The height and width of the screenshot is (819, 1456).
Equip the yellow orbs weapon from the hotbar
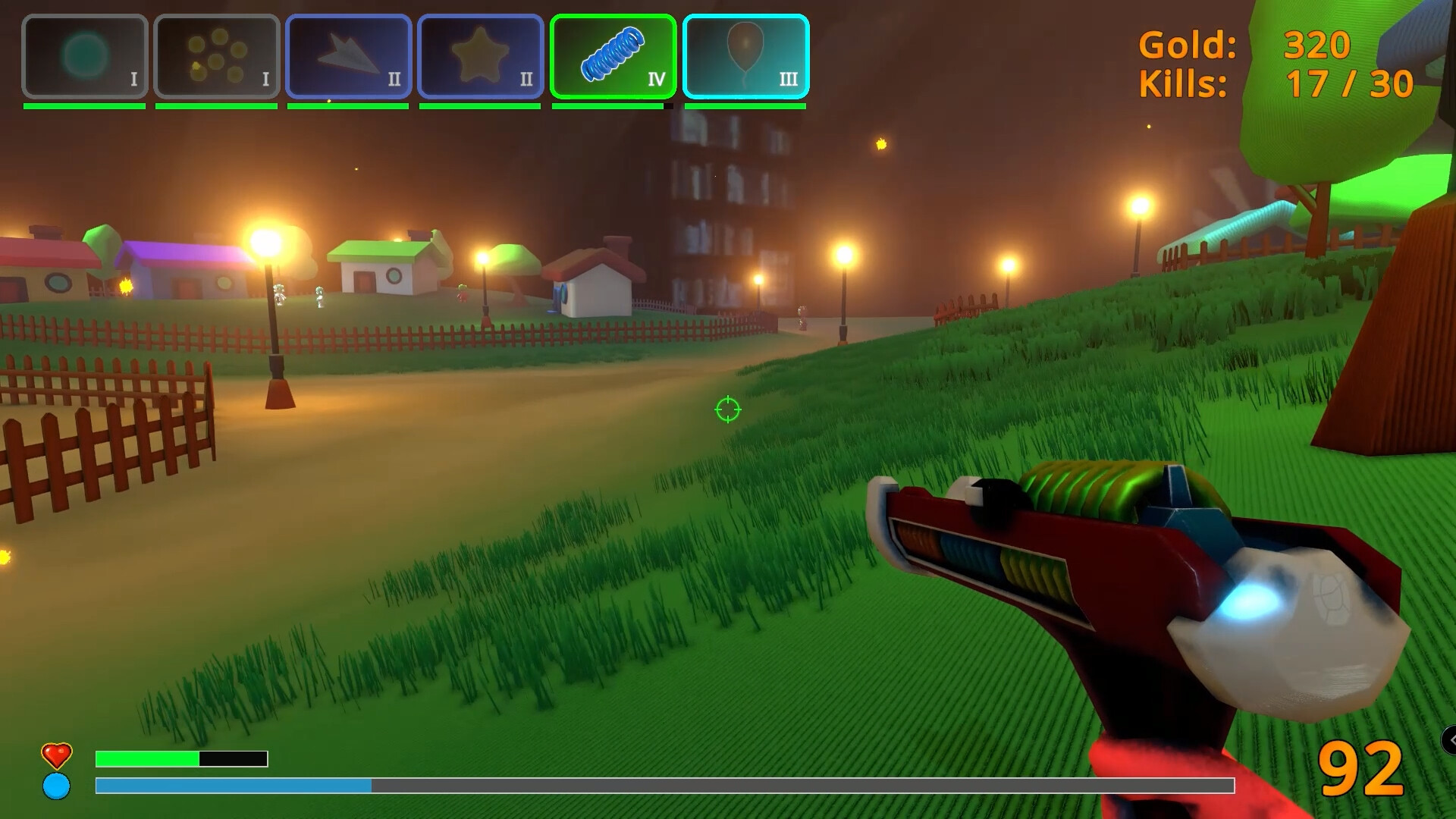click(x=217, y=55)
